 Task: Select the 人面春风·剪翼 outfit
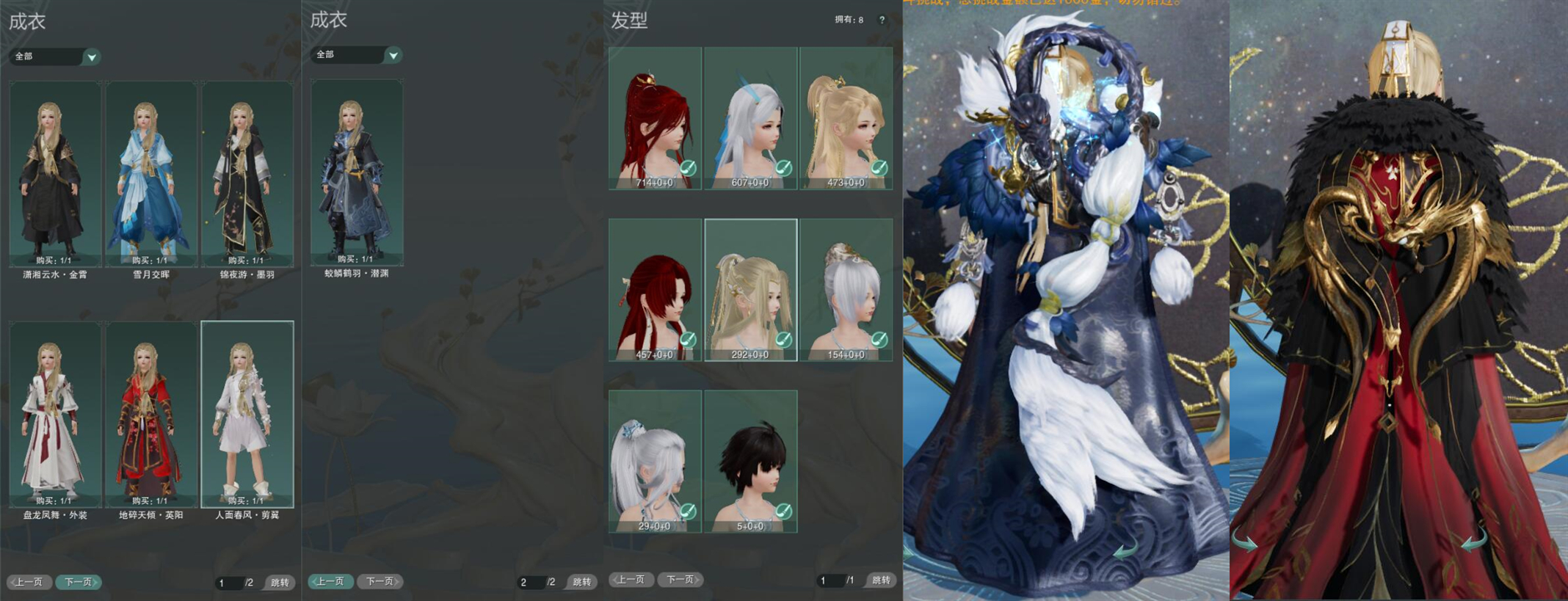pyautogui.click(x=247, y=415)
